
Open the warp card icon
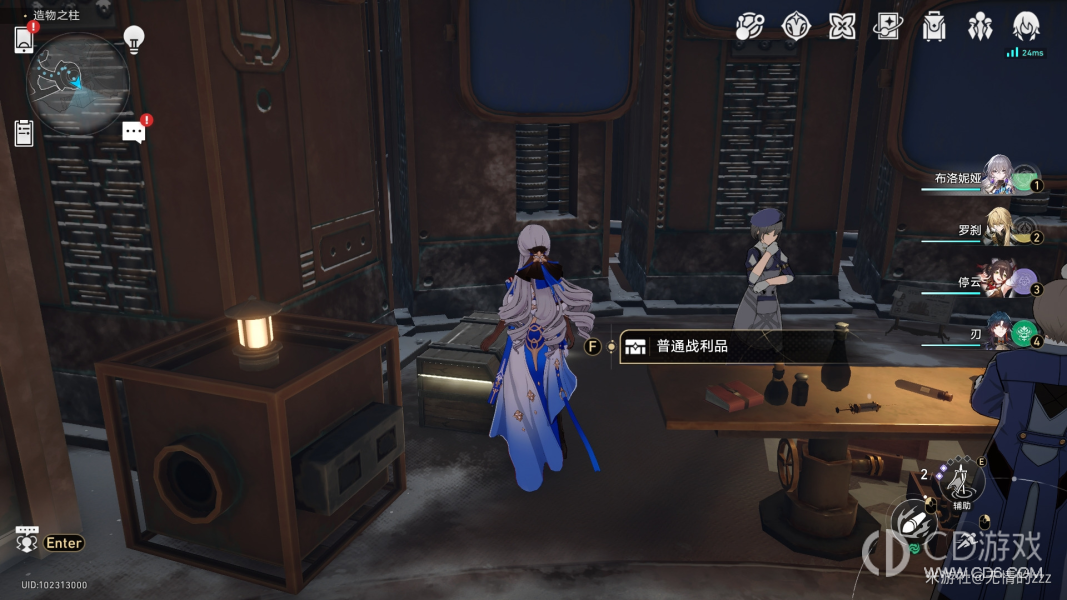(887, 27)
